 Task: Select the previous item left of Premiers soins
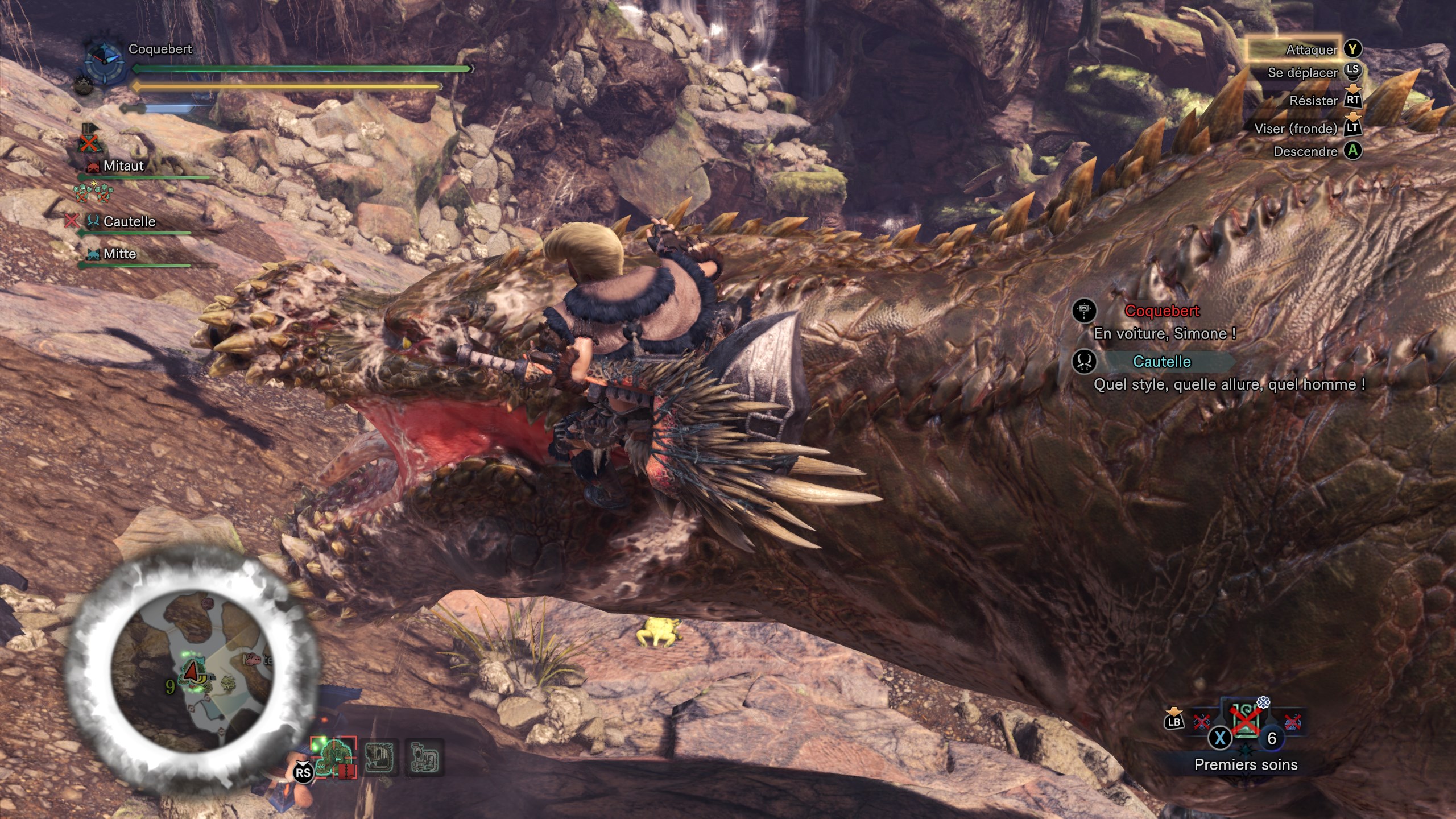click(1202, 722)
